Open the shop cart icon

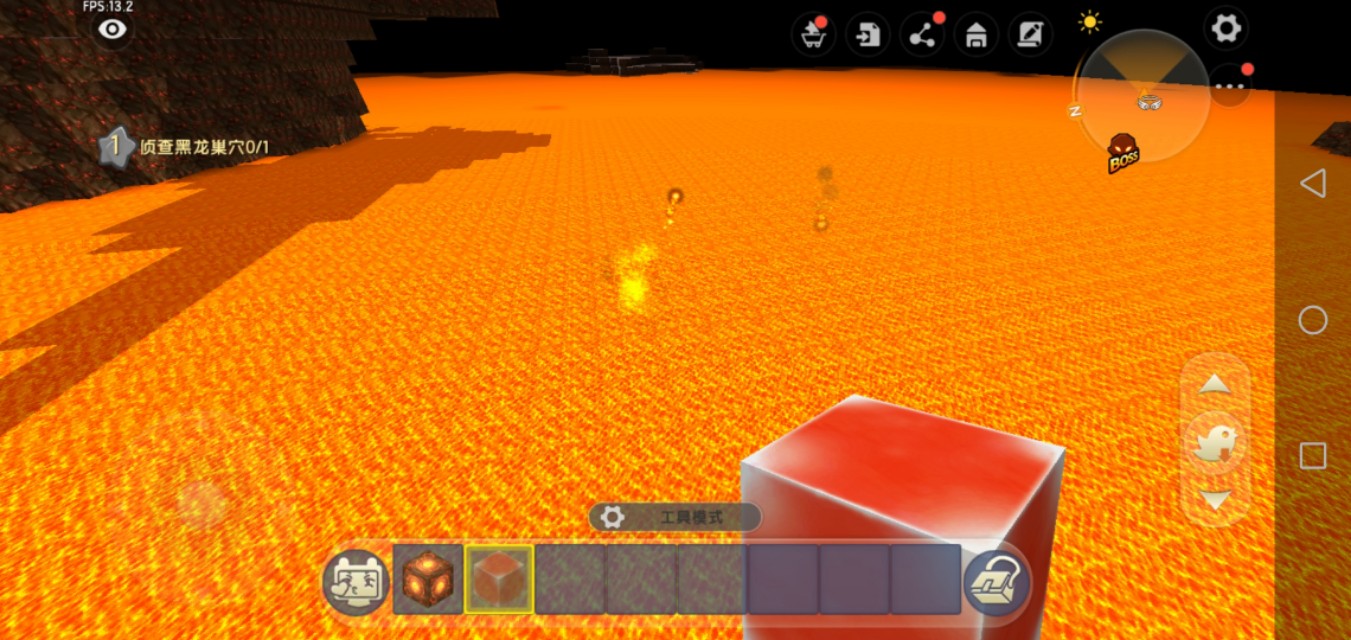(813, 35)
